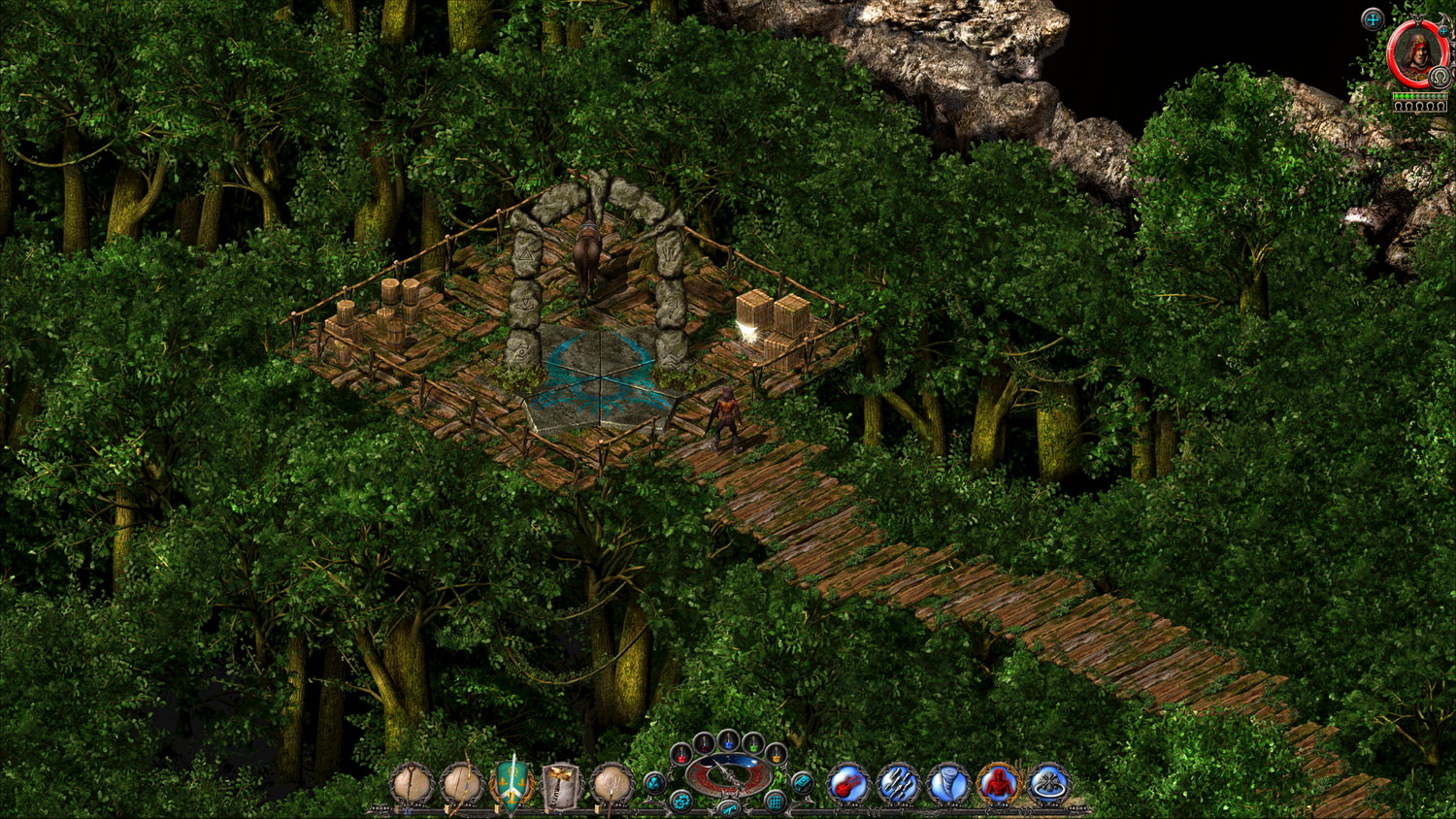Image resolution: width=1456 pixels, height=819 pixels.
Task: Equip the bow weapon slot
Action: click(x=462, y=783)
